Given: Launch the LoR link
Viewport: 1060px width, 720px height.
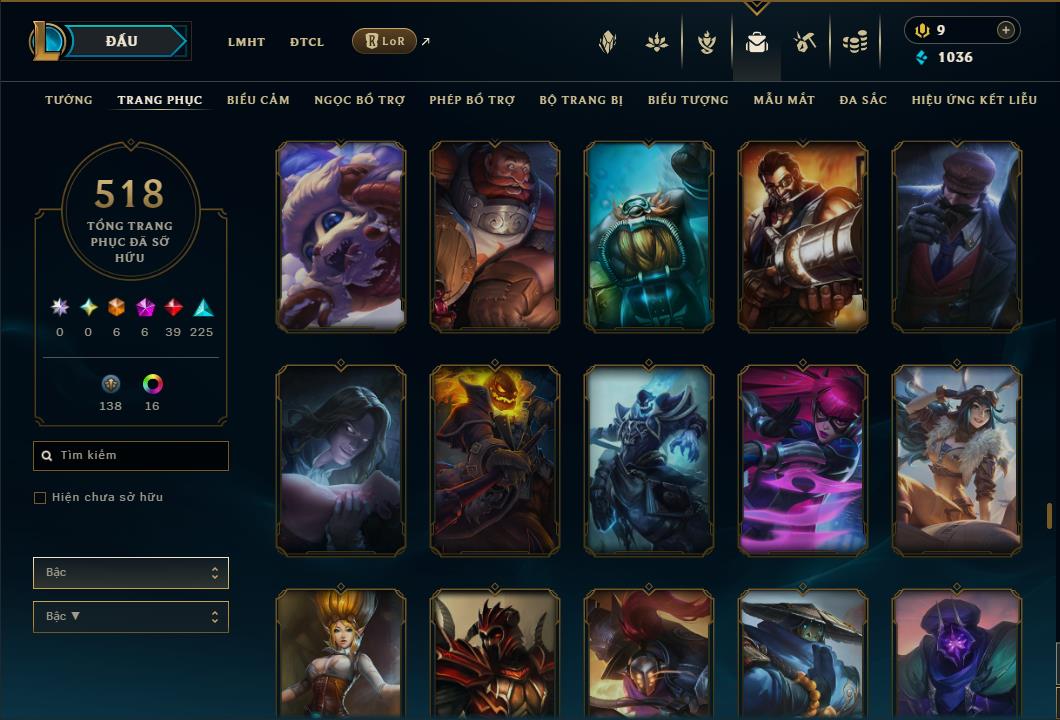Looking at the screenshot, I should pyautogui.click(x=385, y=41).
